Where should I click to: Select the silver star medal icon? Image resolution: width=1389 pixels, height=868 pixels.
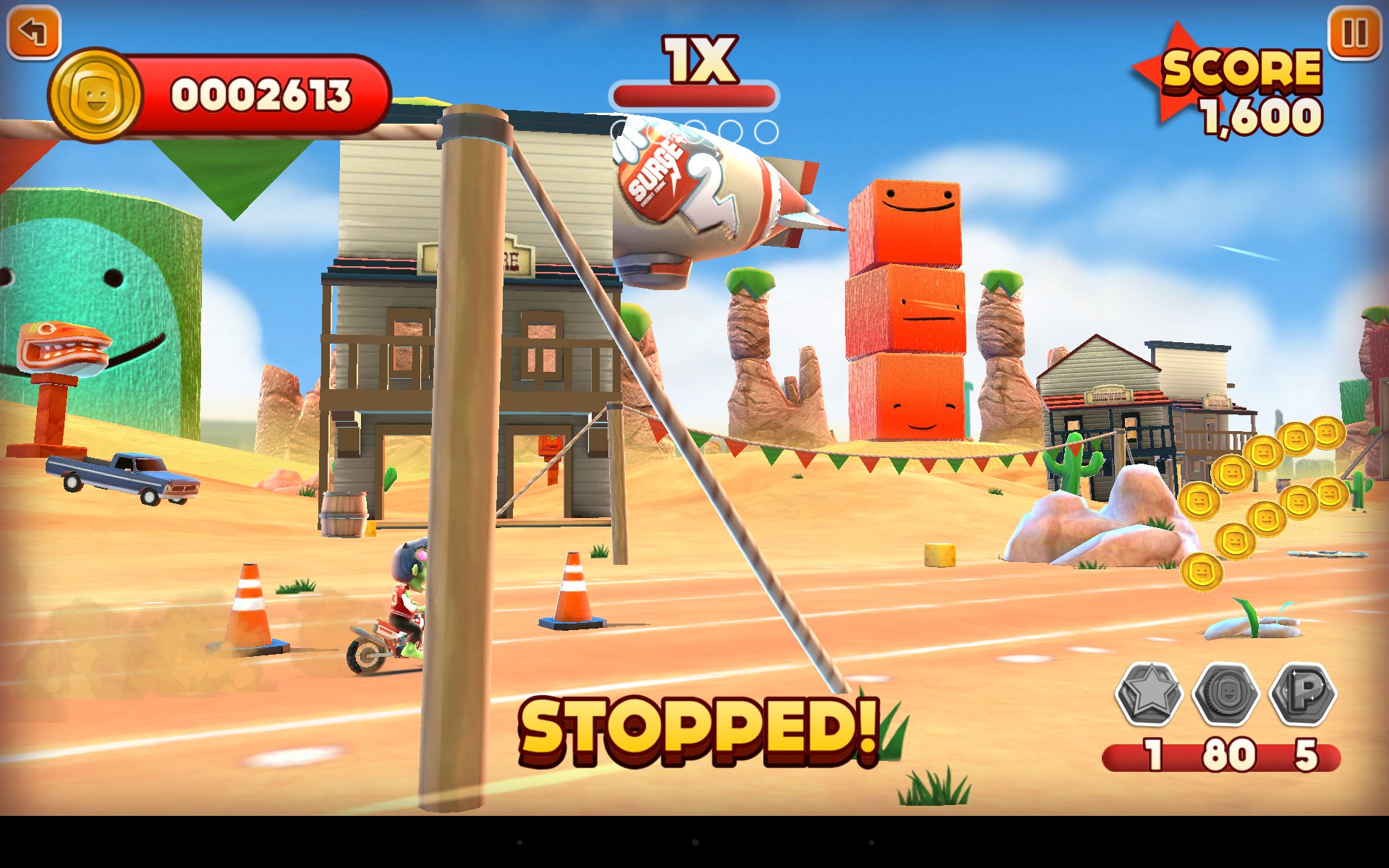click(x=1149, y=694)
